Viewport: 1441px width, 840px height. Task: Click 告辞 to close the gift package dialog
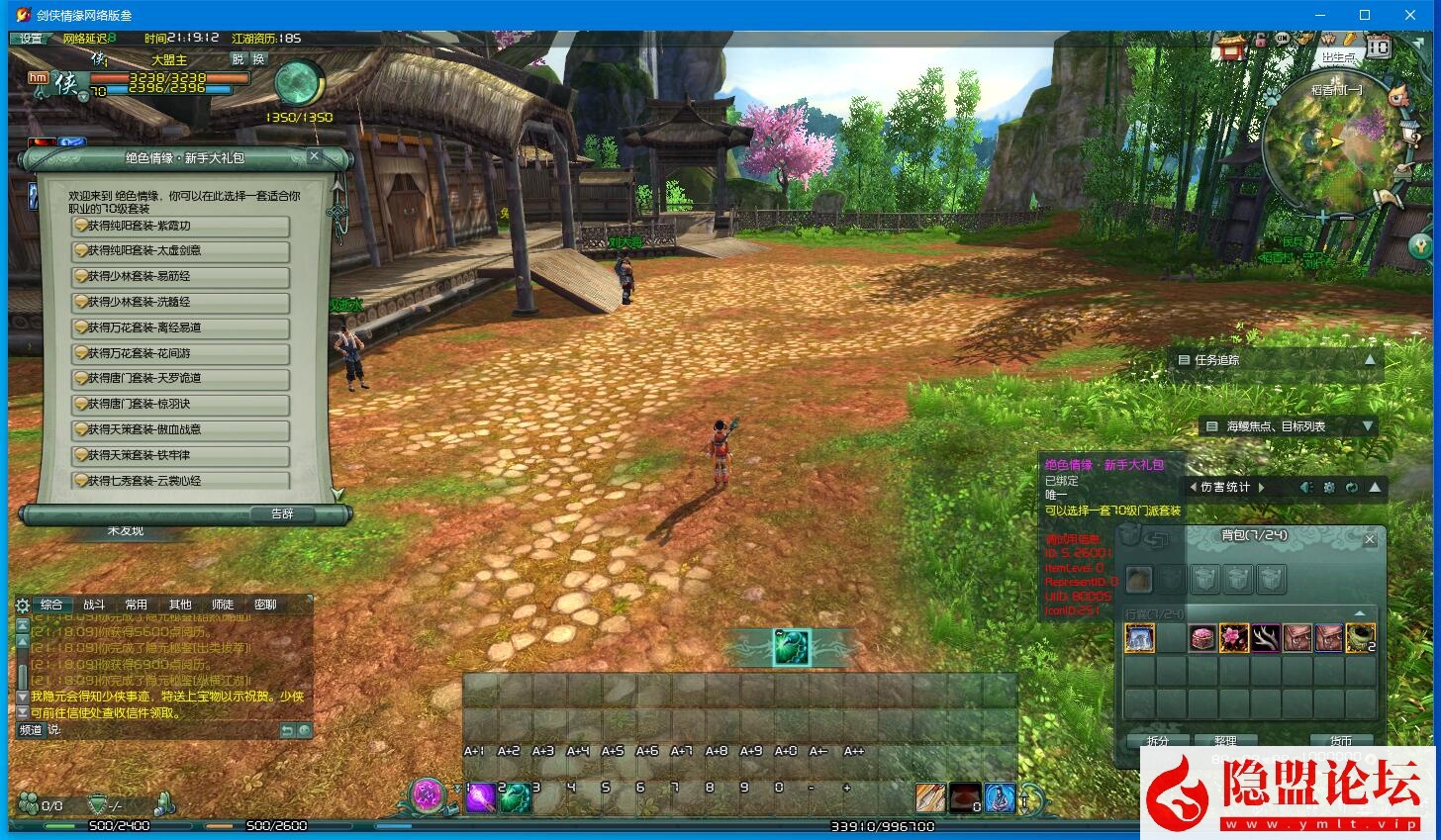pyautogui.click(x=283, y=513)
